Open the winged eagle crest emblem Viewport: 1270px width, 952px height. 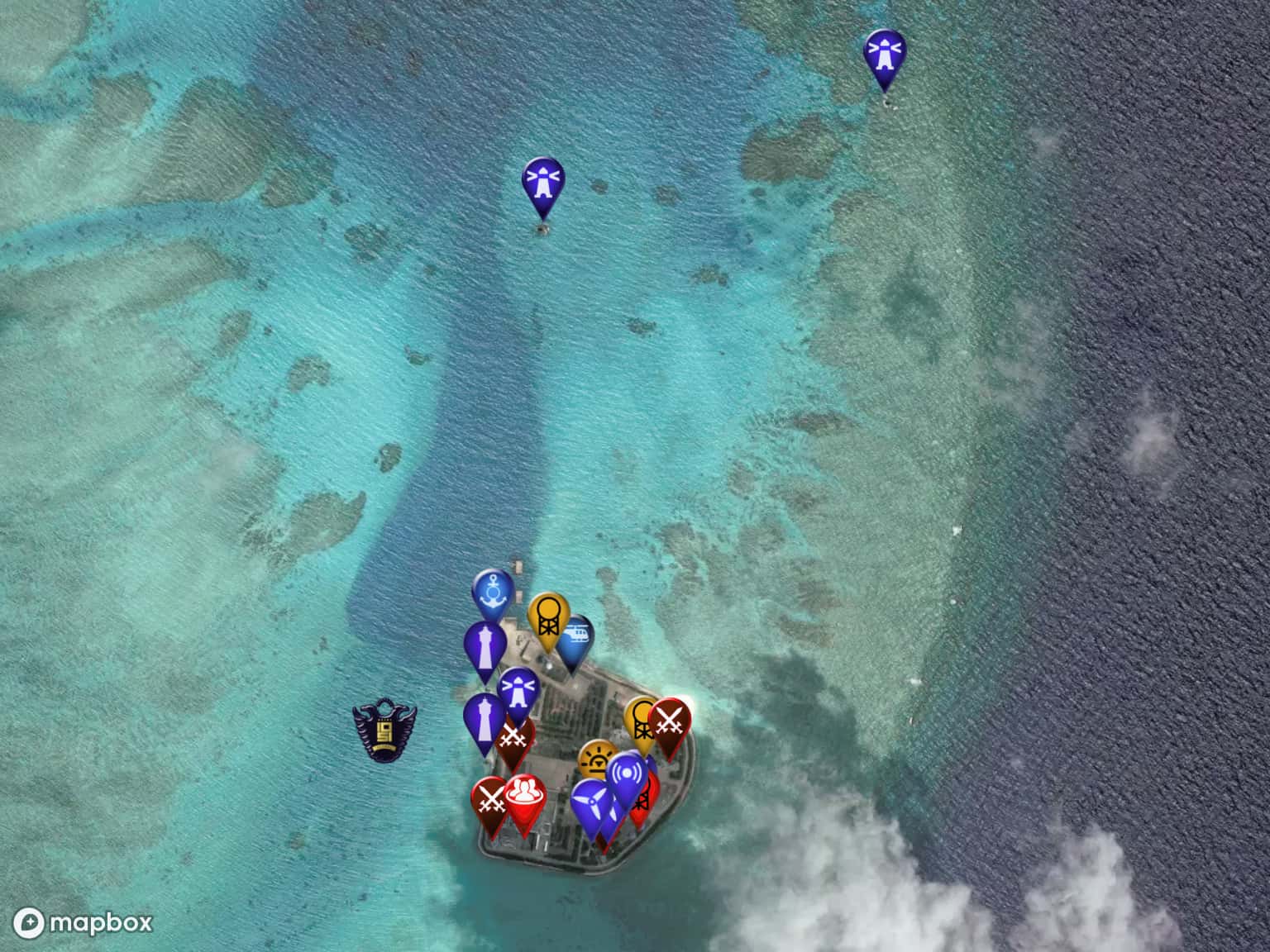(384, 729)
